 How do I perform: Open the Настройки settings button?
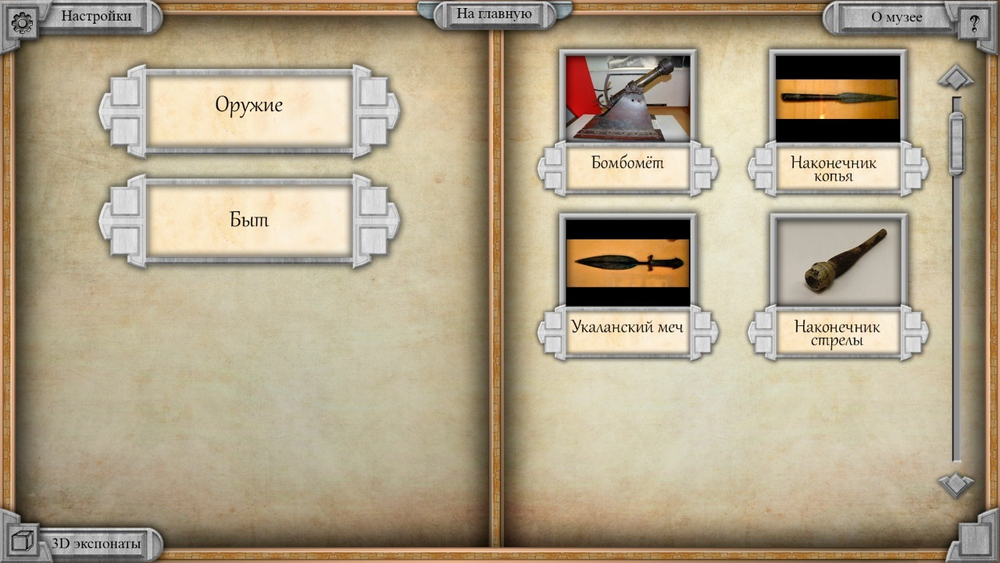tap(96, 16)
